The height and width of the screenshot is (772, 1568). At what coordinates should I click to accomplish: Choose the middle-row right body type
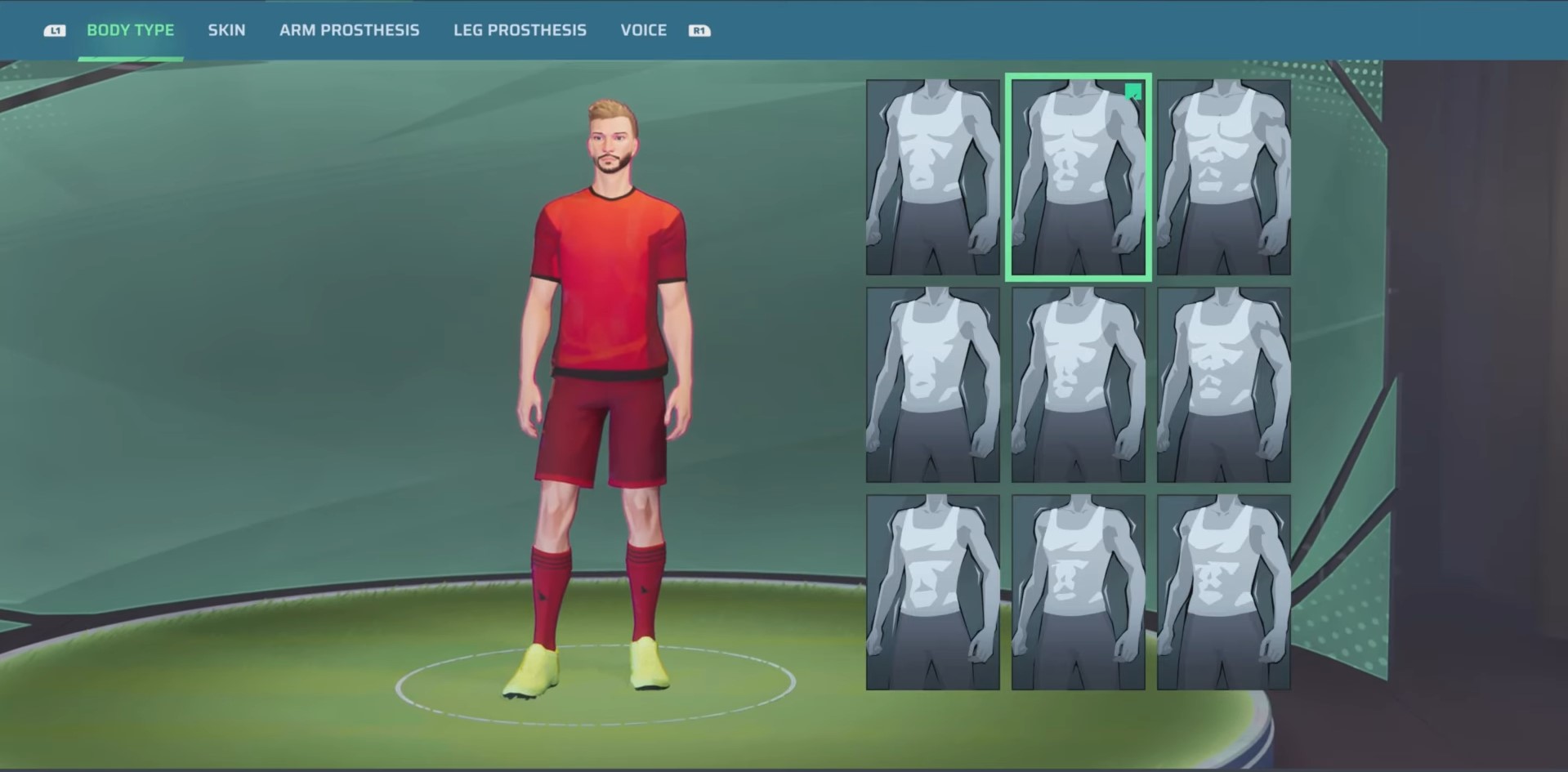pos(1223,382)
